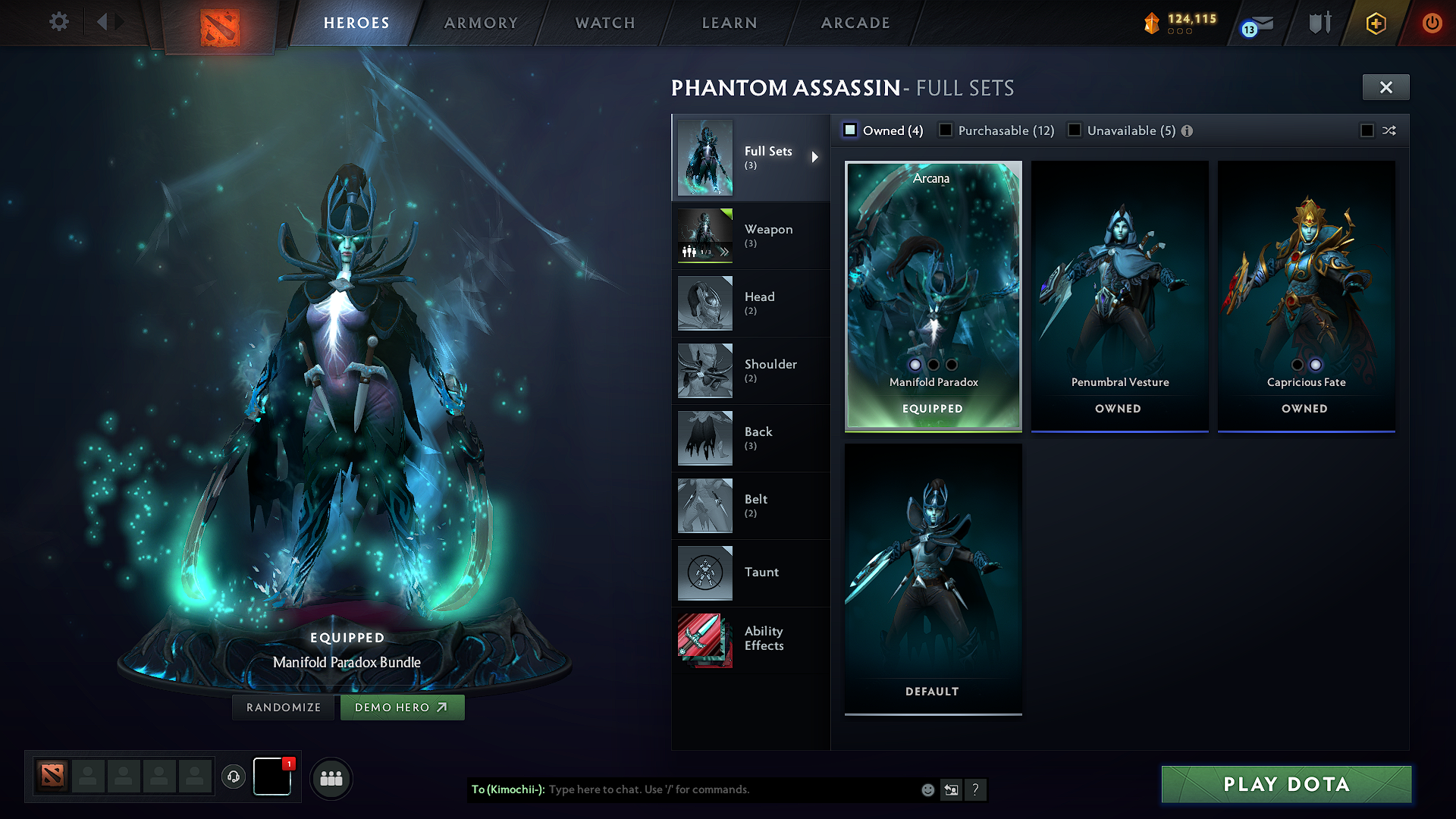Select the second style dot on Capricious Fate
1456x819 pixels.
pyautogui.click(x=1315, y=365)
